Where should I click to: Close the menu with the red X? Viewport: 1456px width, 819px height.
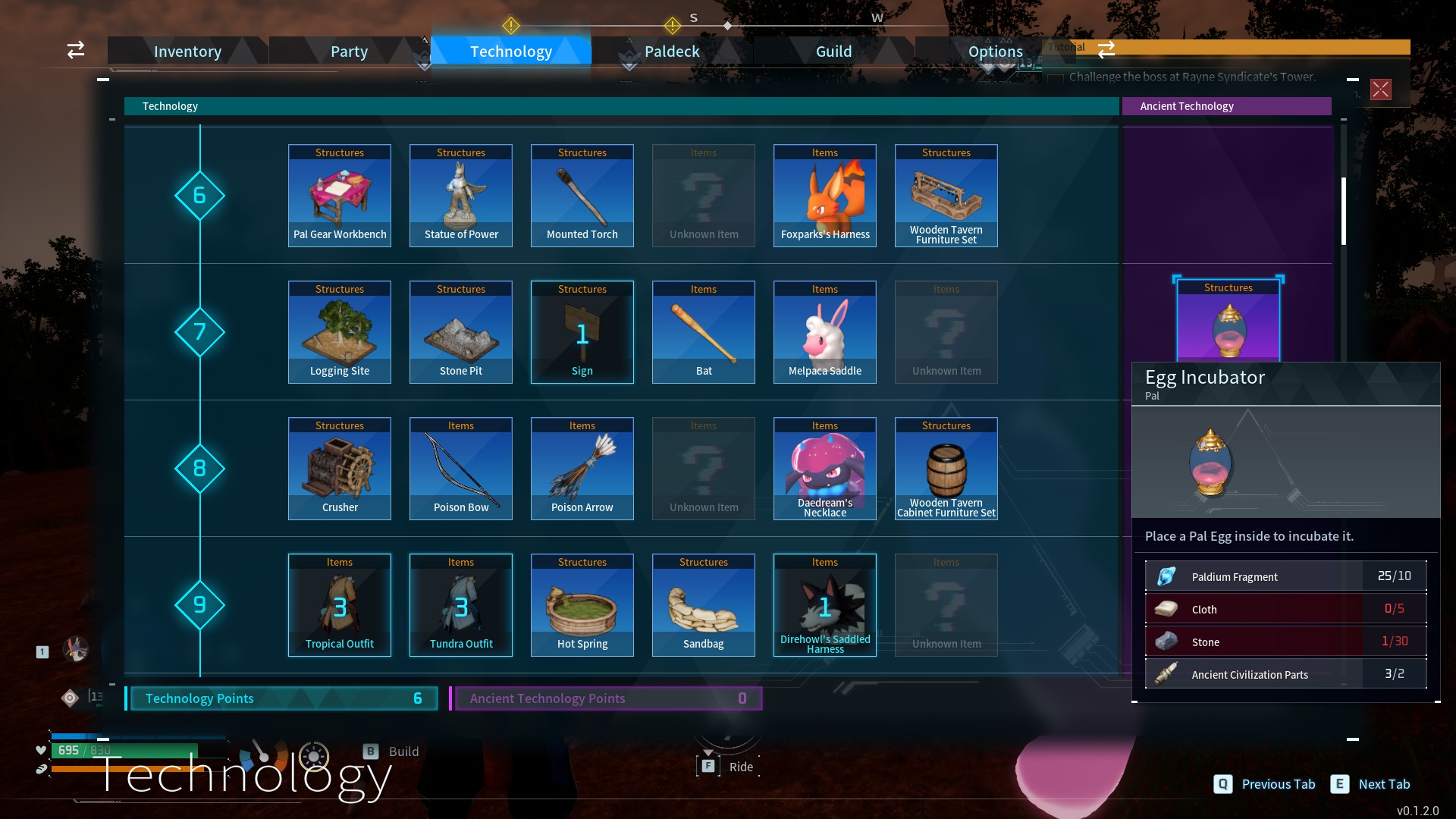point(1380,89)
